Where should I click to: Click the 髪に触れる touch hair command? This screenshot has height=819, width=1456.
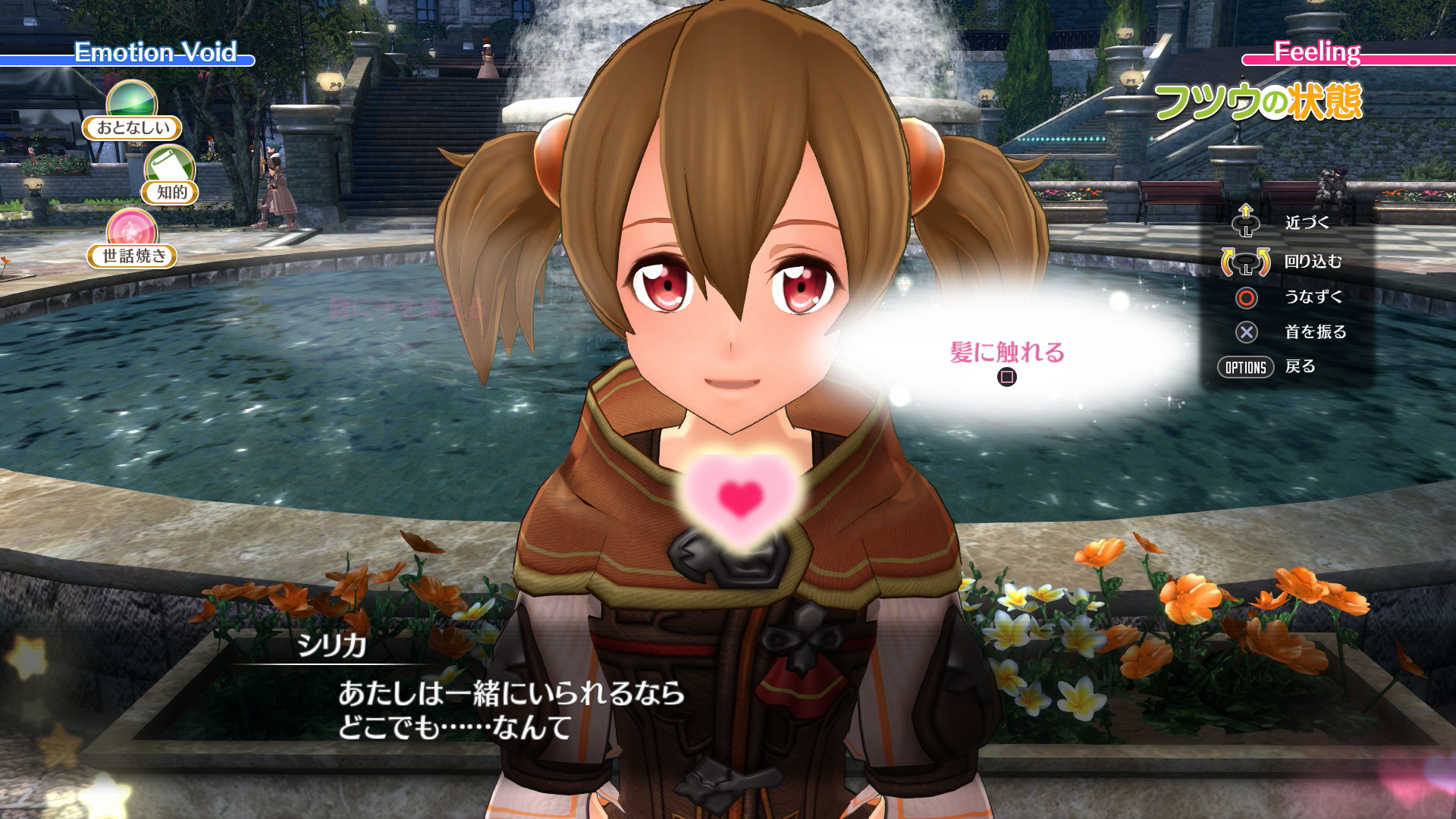click(x=1007, y=351)
